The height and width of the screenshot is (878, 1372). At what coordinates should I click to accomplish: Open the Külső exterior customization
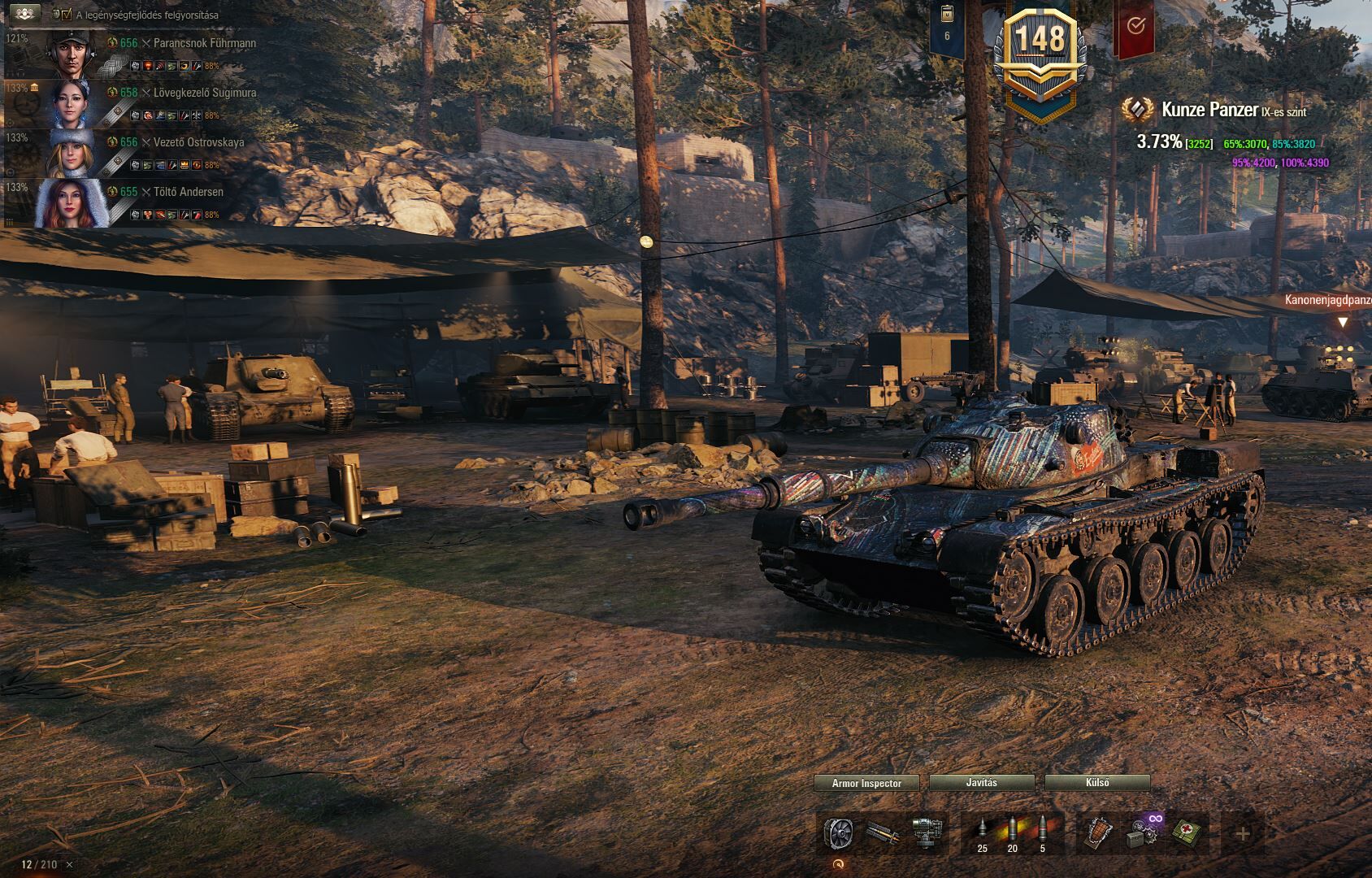(1096, 783)
